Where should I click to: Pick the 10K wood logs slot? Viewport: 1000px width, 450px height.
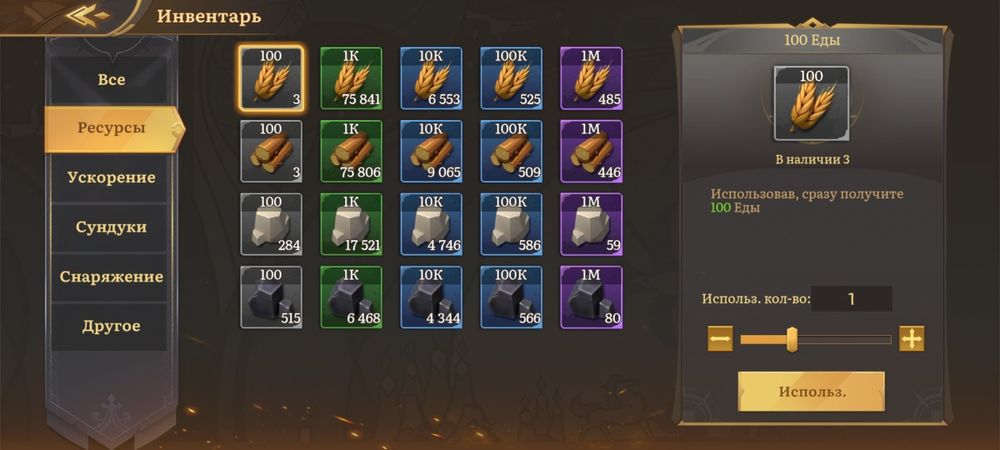click(431, 151)
